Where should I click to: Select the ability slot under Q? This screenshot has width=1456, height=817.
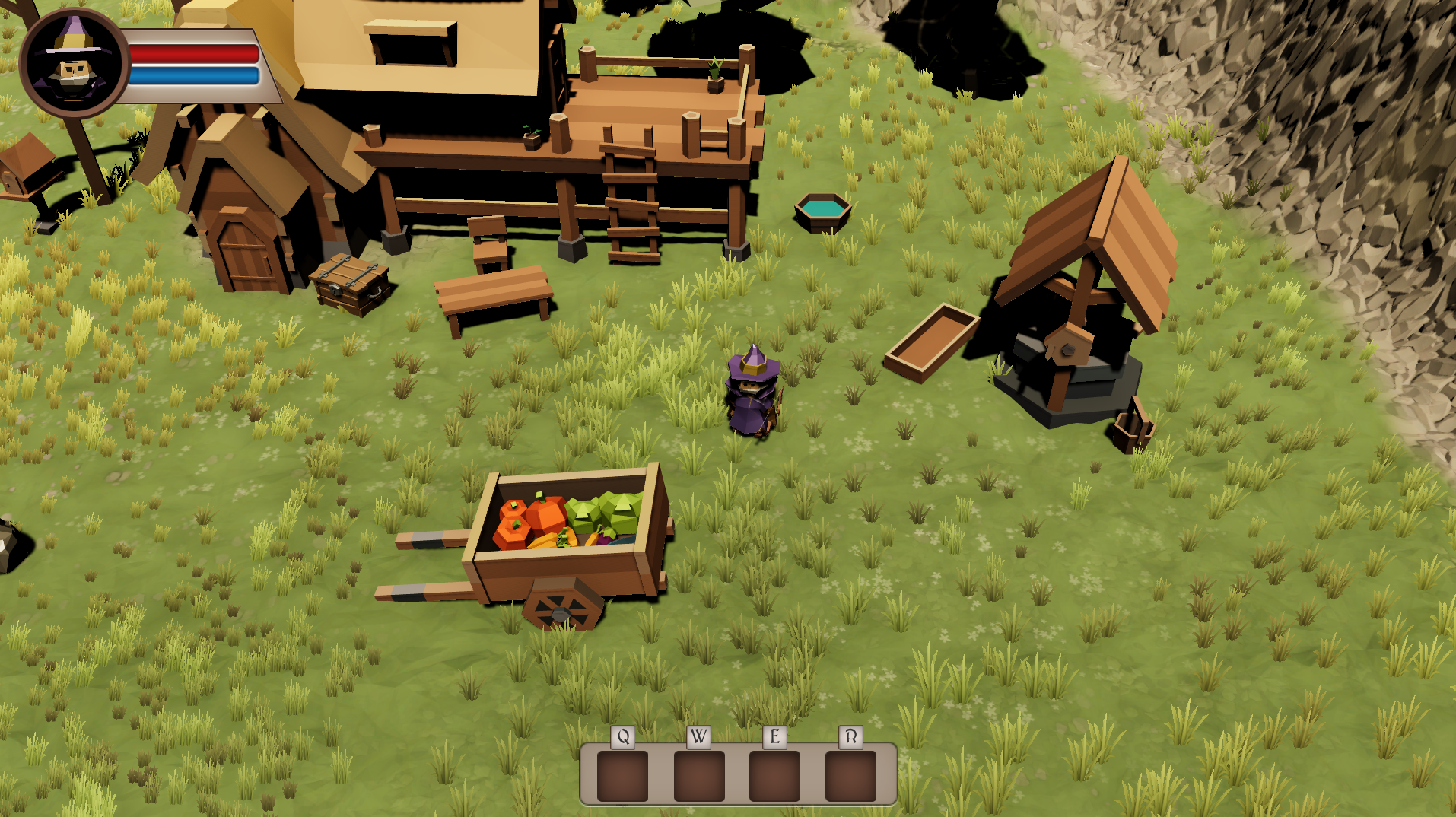(x=622, y=776)
